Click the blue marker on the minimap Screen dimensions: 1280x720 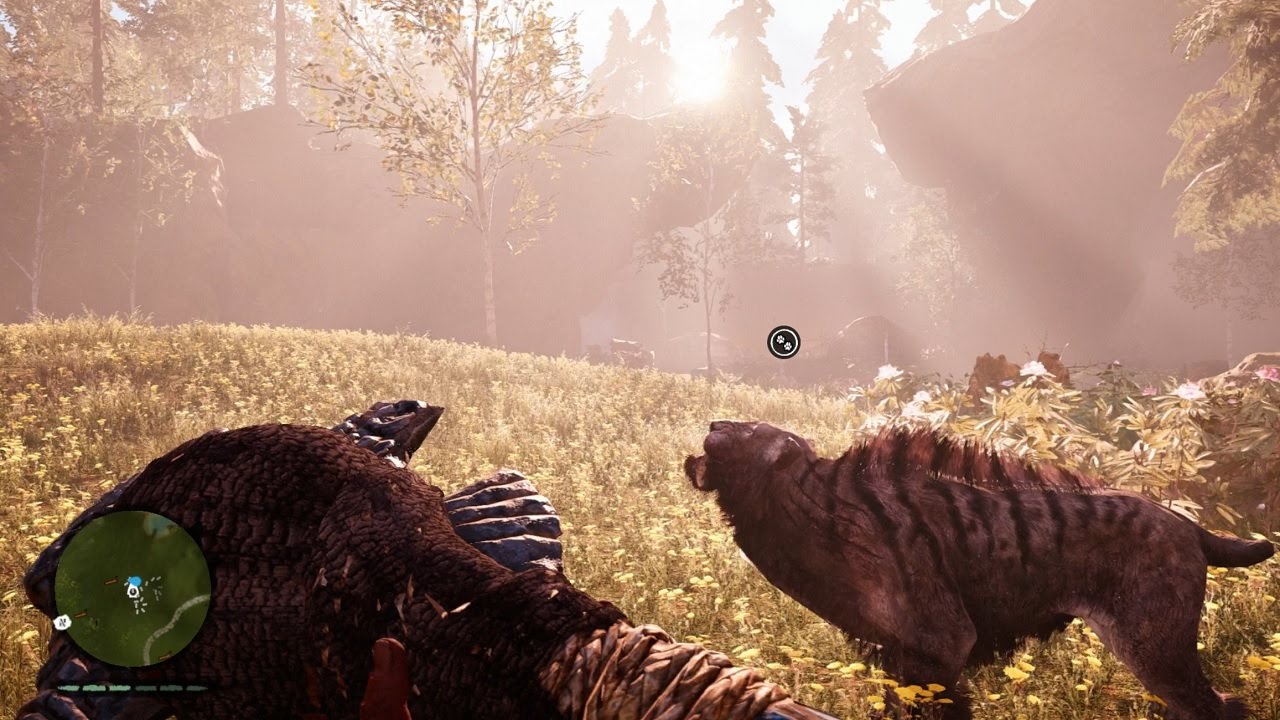point(134,580)
